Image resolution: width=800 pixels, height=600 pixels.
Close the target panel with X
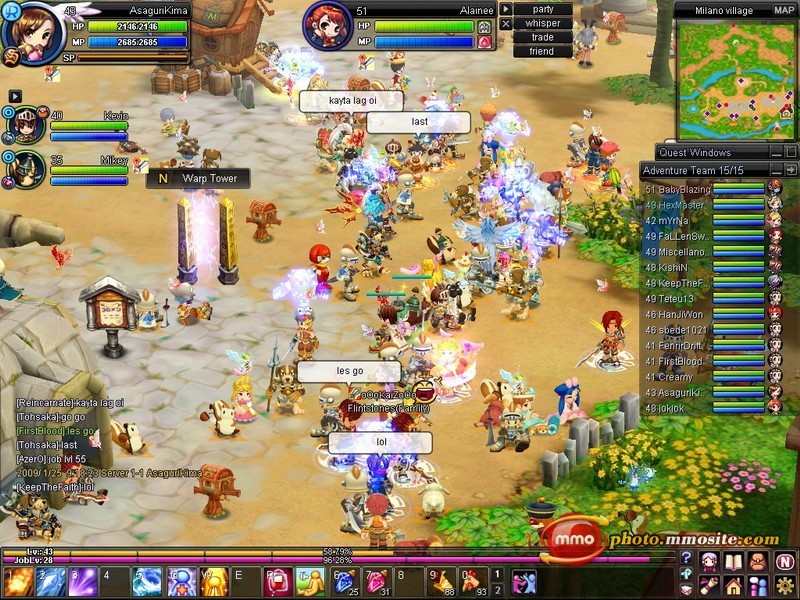coord(506,23)
